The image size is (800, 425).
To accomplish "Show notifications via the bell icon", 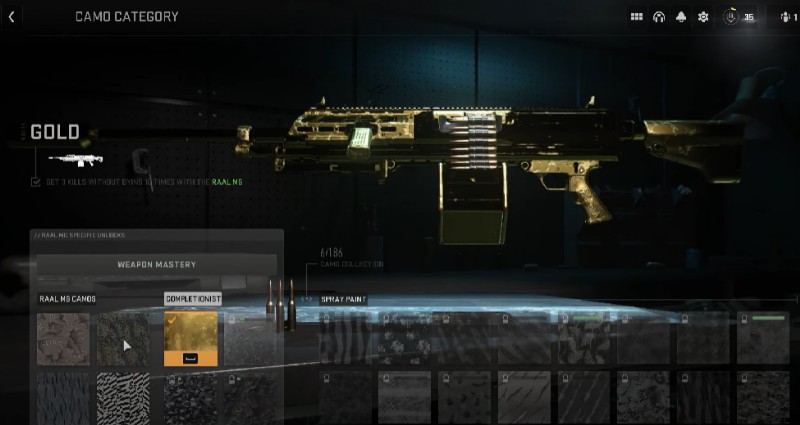I will tap(681, 17).
